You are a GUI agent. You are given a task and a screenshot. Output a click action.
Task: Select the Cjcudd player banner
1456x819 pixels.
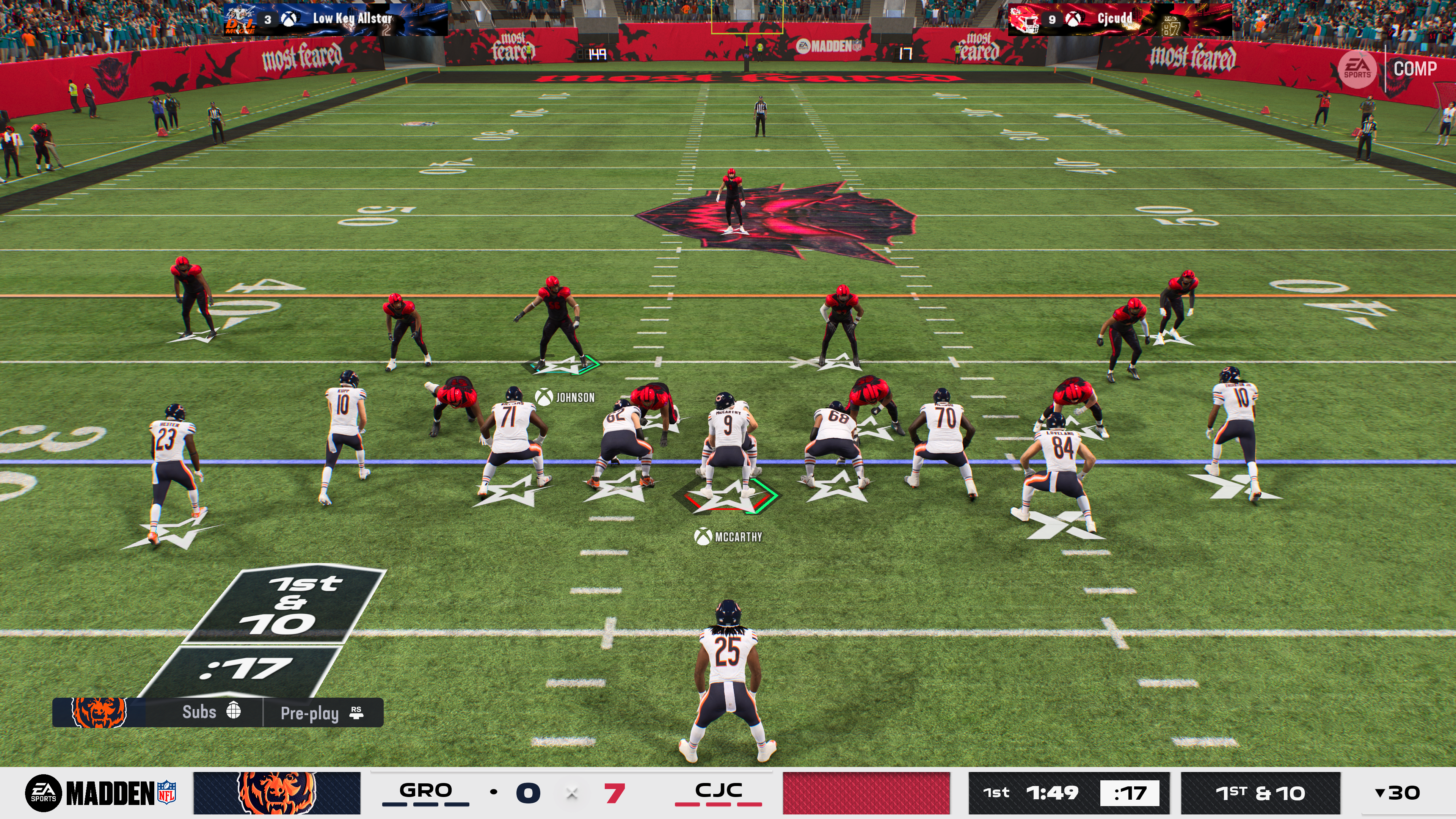click(1119, 19)
